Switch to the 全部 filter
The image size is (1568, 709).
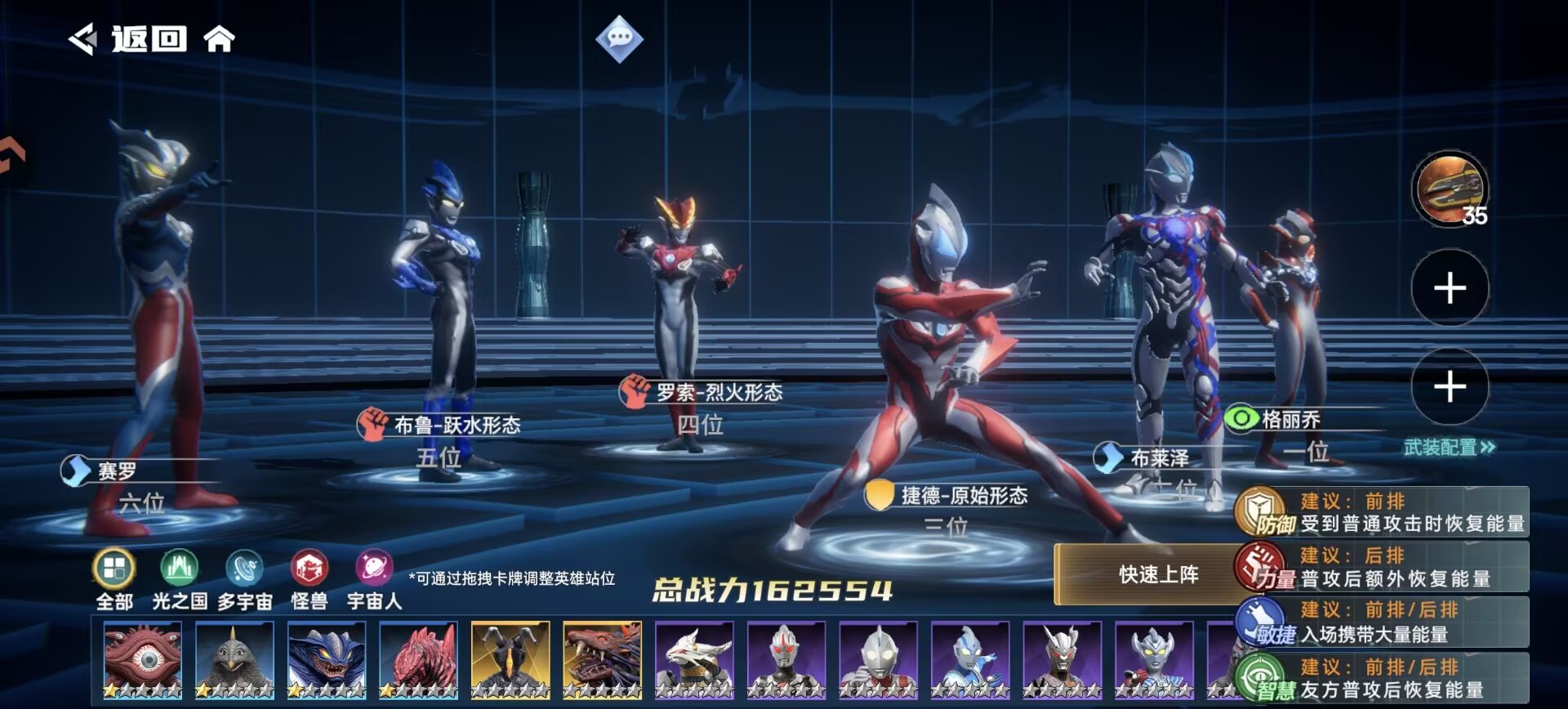pos(114,580)
